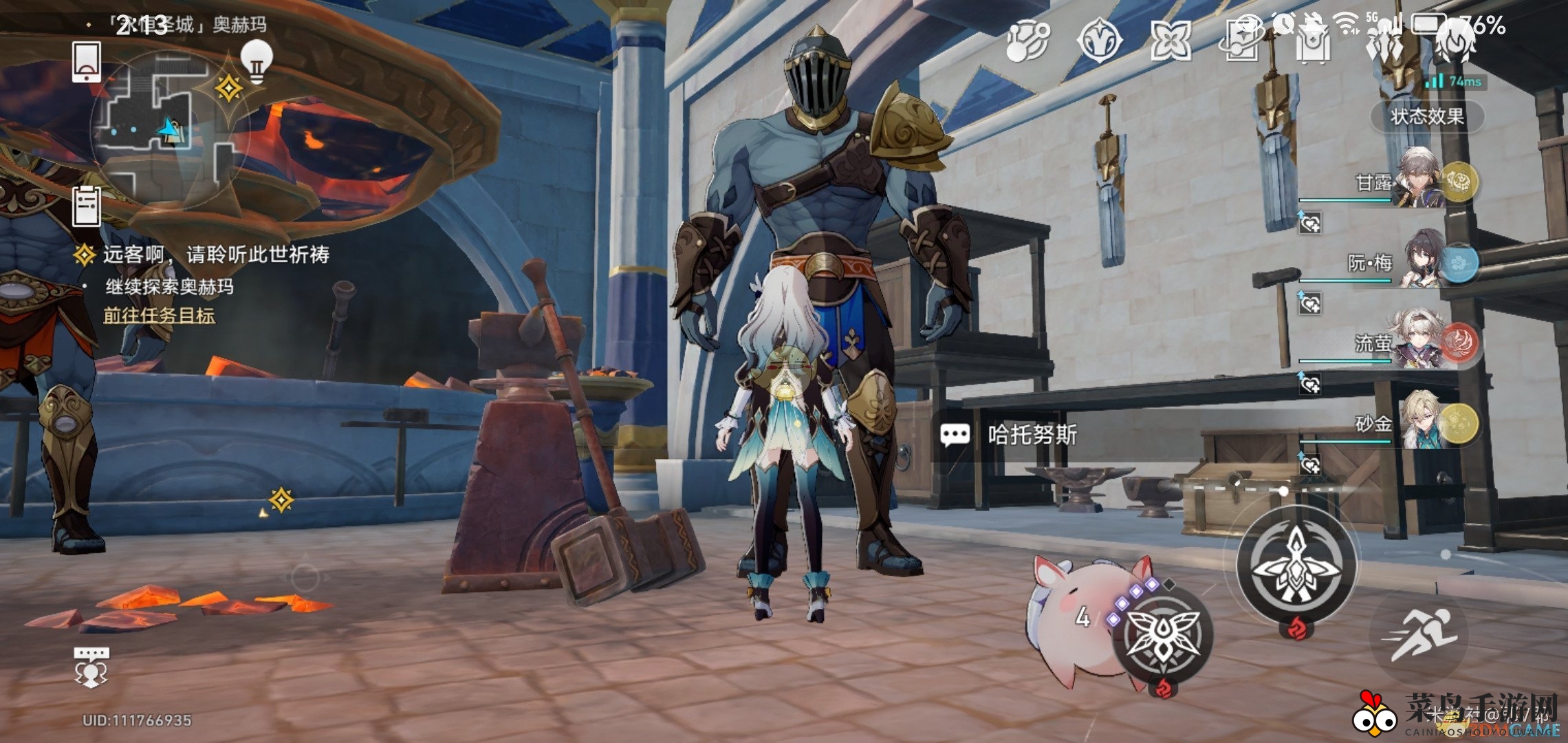This screenshot has height=743, width=1568.
Task: Talk to 哈托努斯 via dialogue prompt
Action: click(1032, 435)
